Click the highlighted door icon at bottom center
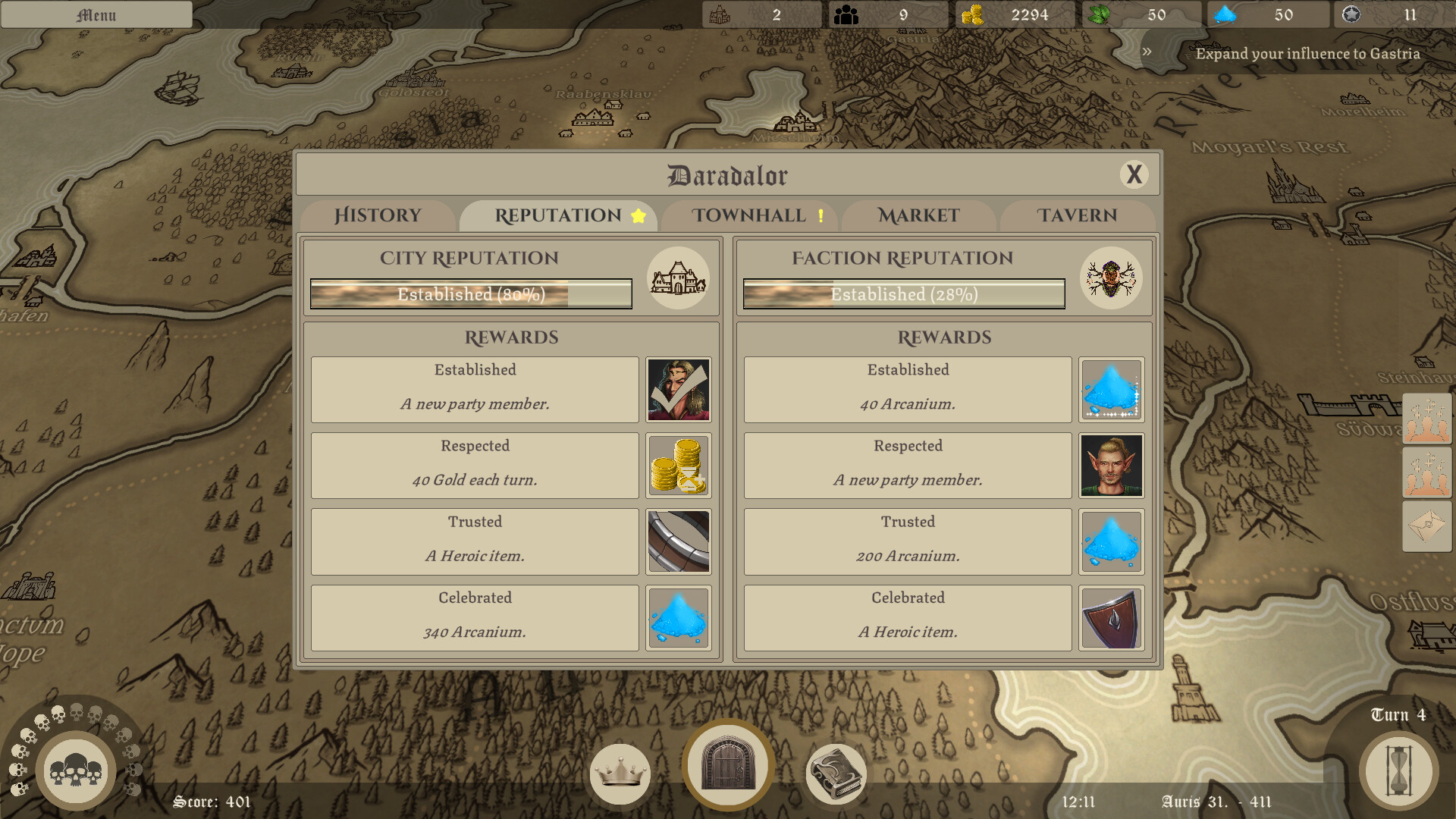The width and height of the screenshot is (1456, 819). click(727, 767)
